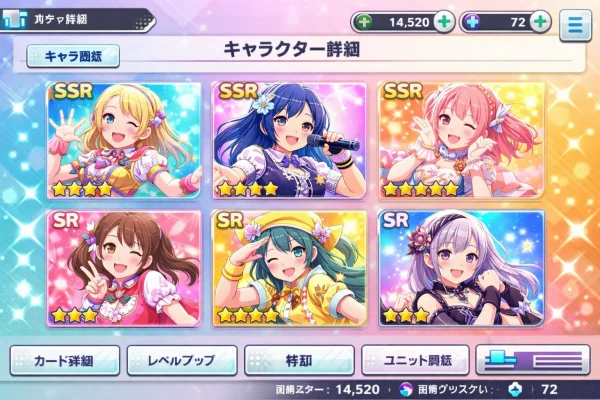The height and width of the screenshot is (400, 600).
Task: Open the レベルアップ level up screen
Action: (182, 358)
